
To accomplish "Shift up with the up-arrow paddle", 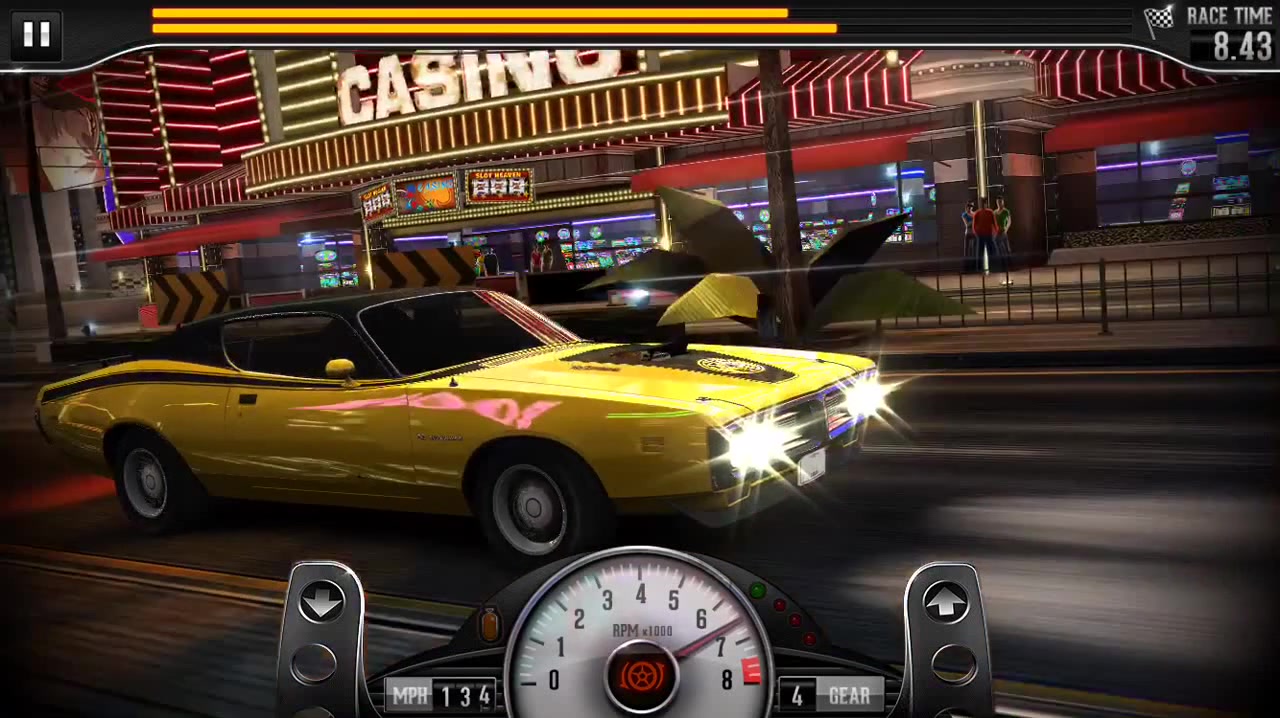I will 945,604.
